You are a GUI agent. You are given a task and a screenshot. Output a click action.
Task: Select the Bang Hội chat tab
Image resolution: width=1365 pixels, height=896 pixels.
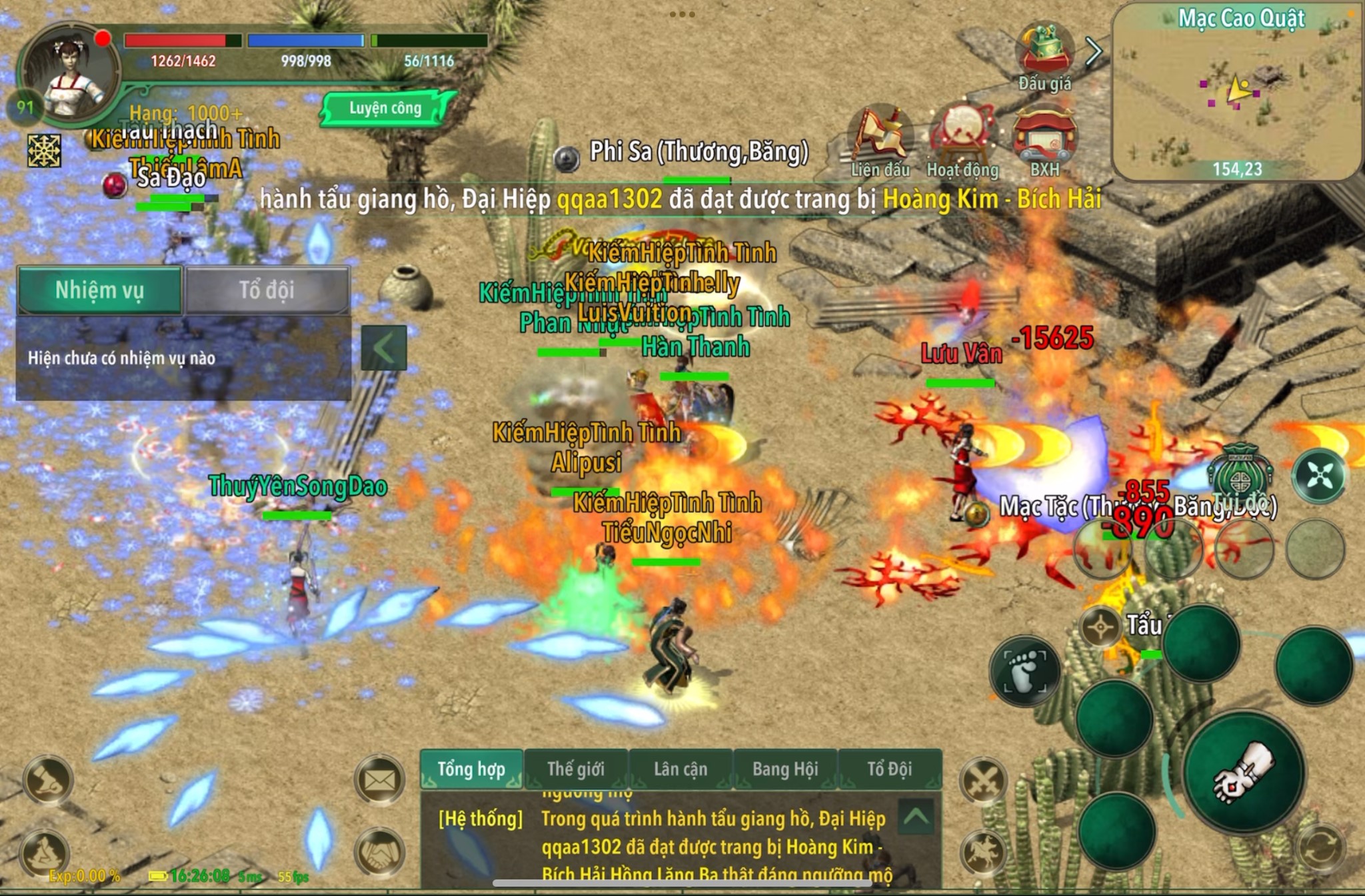pyautogui.click(x=785, y=769)
